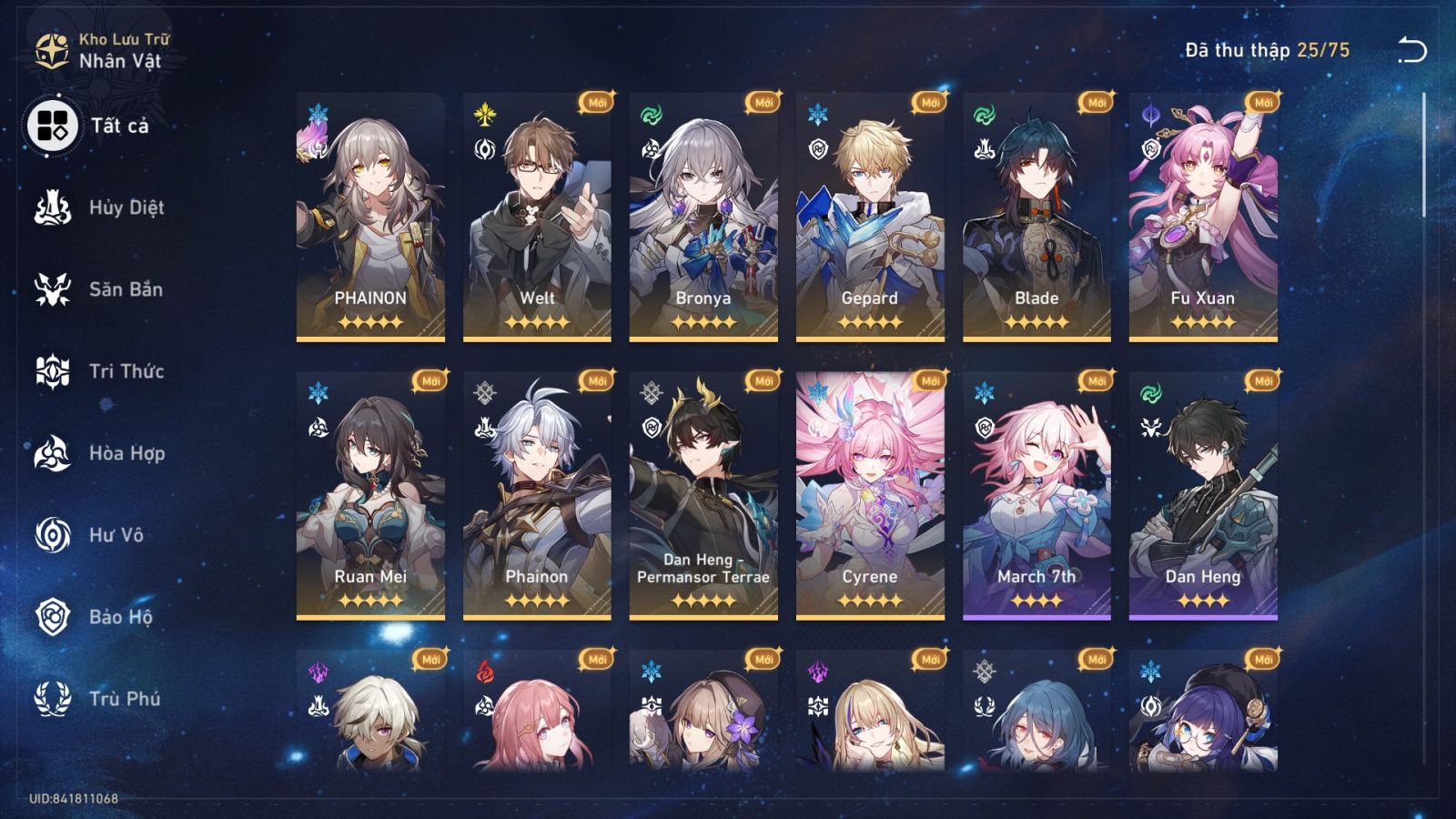1456x819 pixels.
Task: Click the Mới badge on Dan Heng's card
Action: point(1261,382)
